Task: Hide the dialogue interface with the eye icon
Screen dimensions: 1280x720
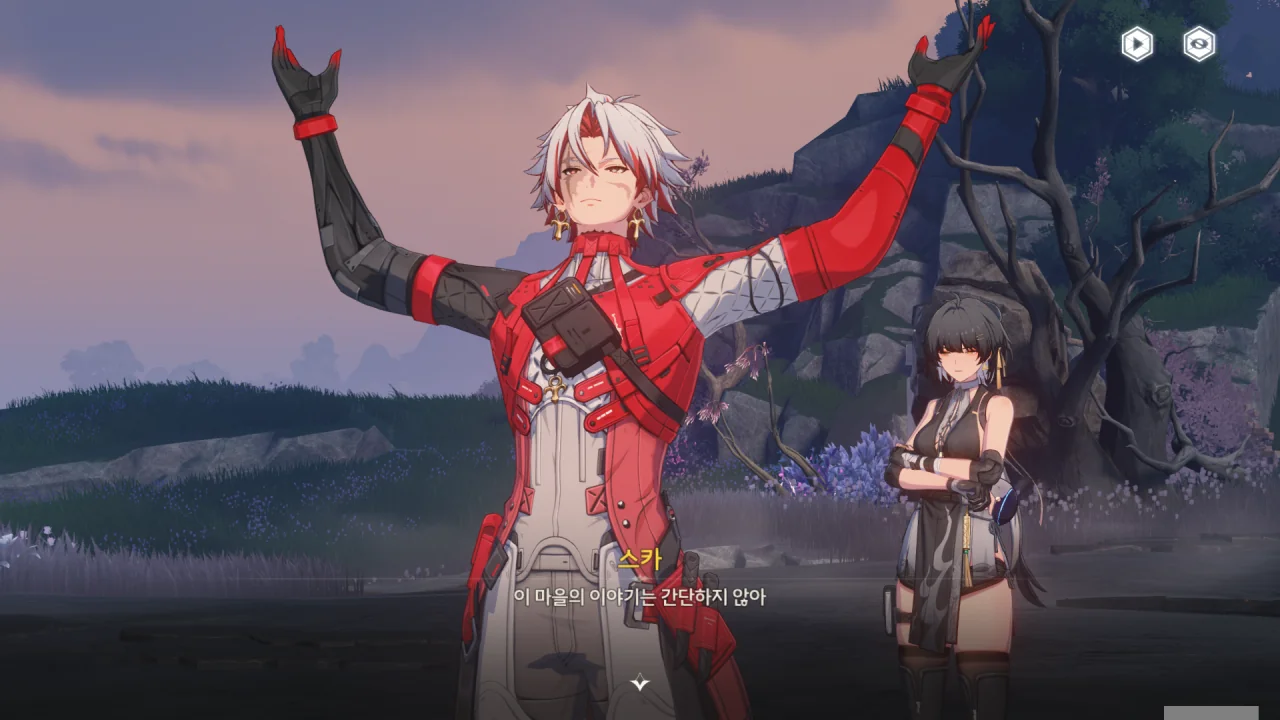Action: click(x=1199, y=44)
